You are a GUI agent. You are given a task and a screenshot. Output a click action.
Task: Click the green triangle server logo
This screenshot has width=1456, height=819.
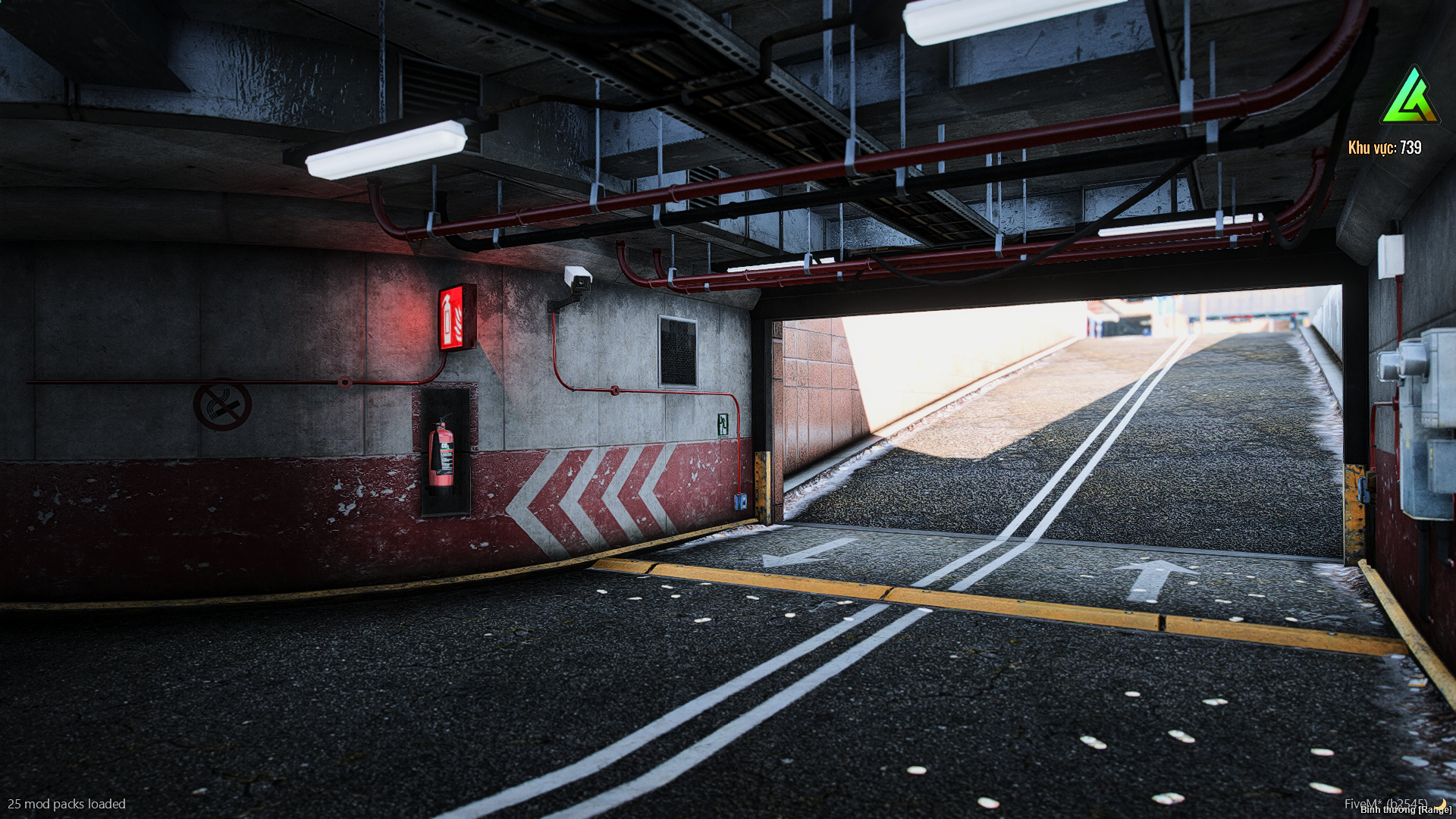coord(1409,97)
